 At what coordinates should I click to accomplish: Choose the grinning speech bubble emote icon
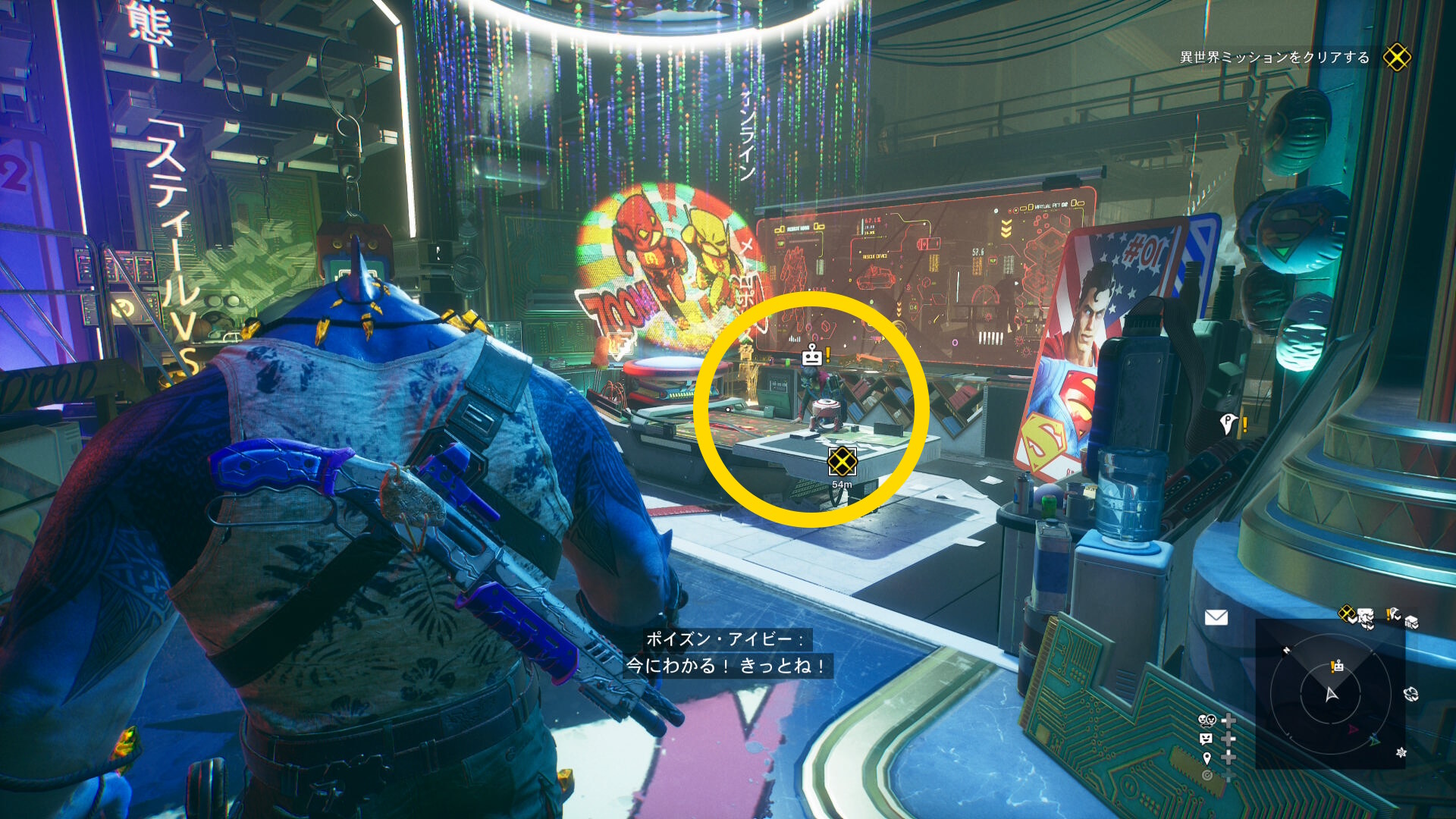pos(1207,739)
